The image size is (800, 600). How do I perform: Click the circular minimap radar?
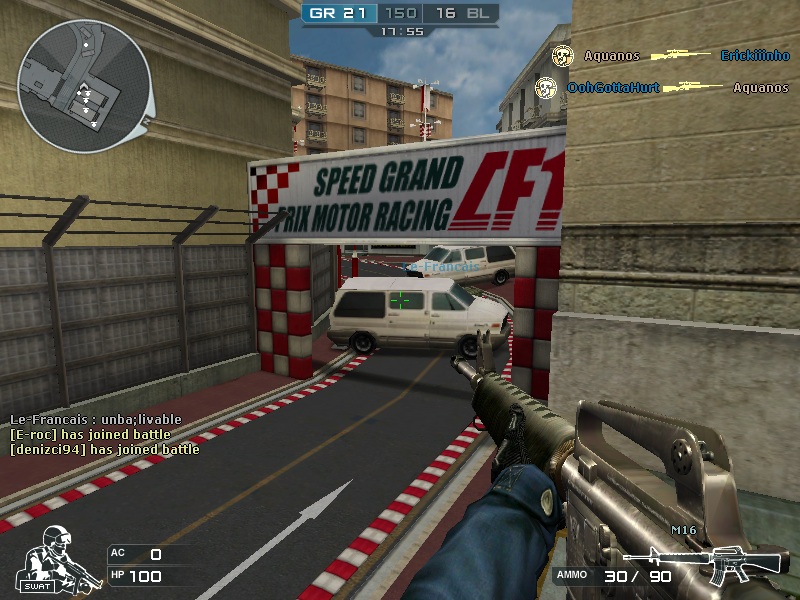[84, 86]
